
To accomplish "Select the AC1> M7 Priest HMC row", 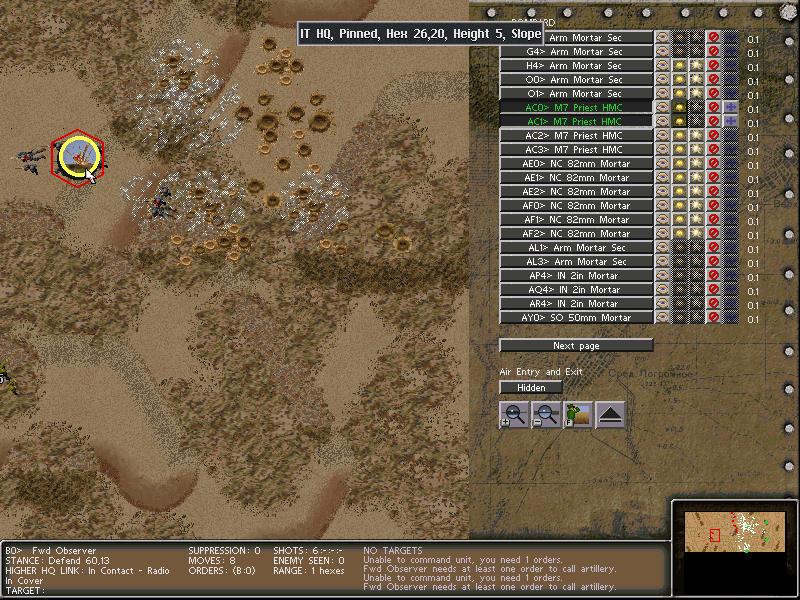I will [x=576, y=122].
